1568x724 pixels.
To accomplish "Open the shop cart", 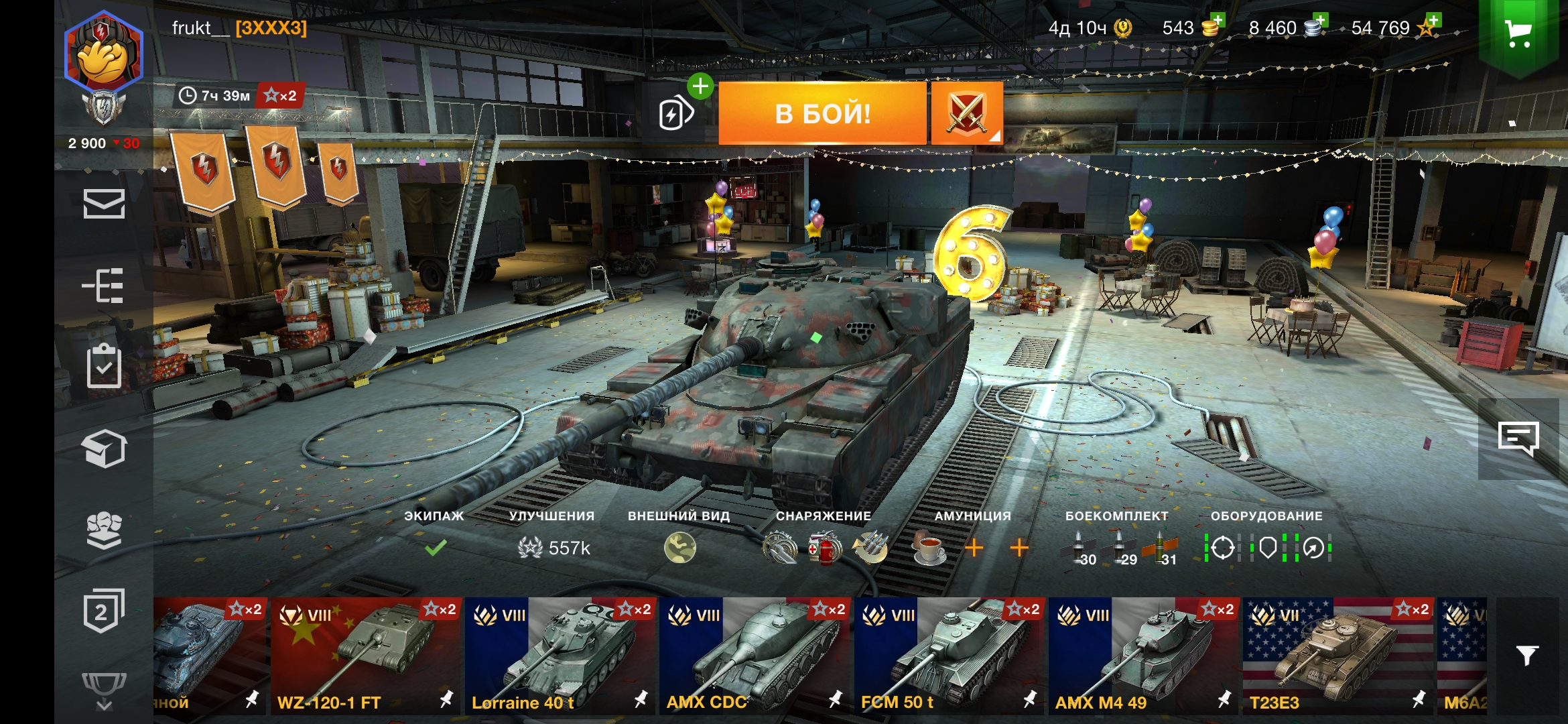I will coord(1518,34).
